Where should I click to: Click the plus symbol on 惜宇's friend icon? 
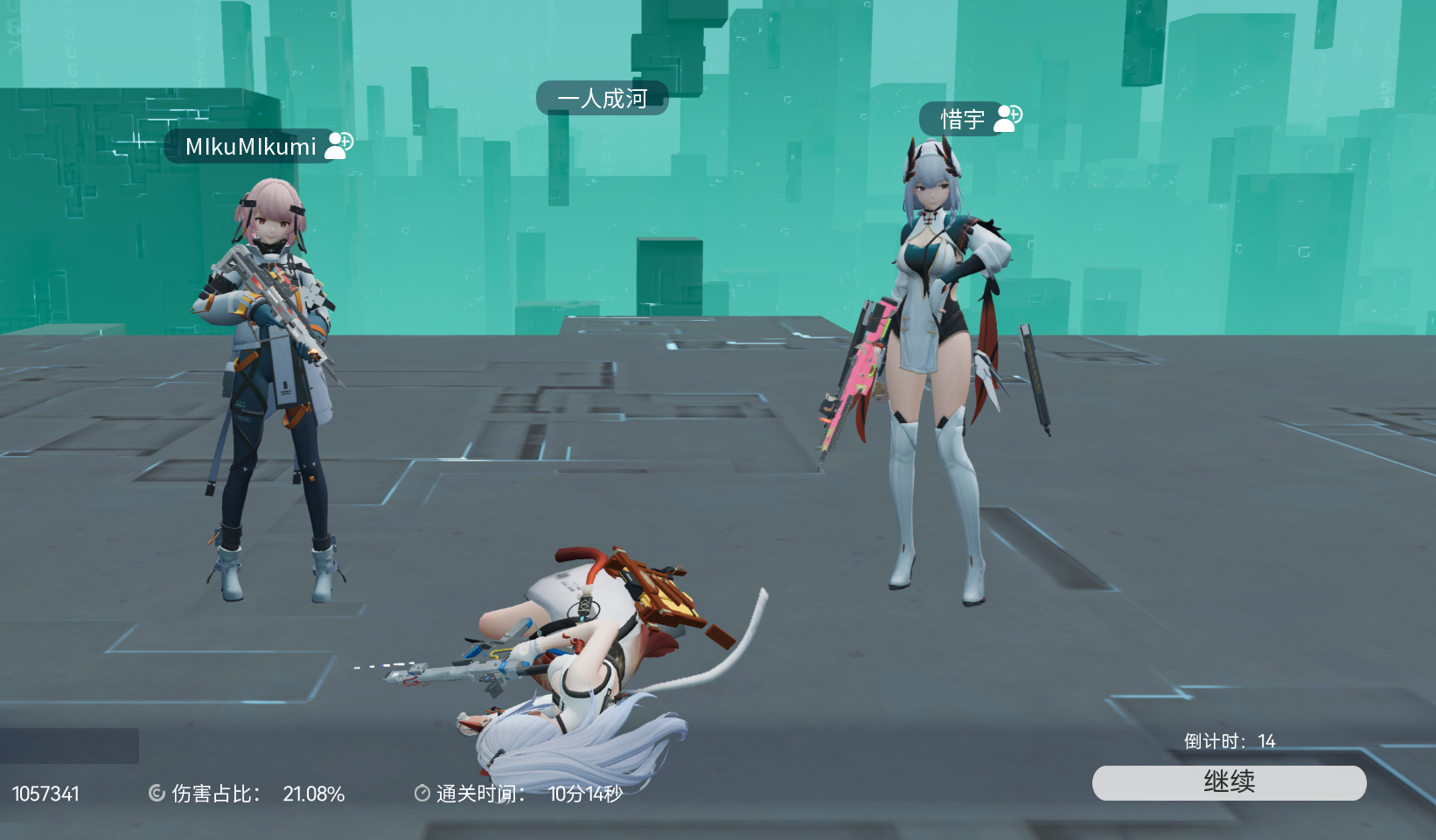[x=1013, y=113]
